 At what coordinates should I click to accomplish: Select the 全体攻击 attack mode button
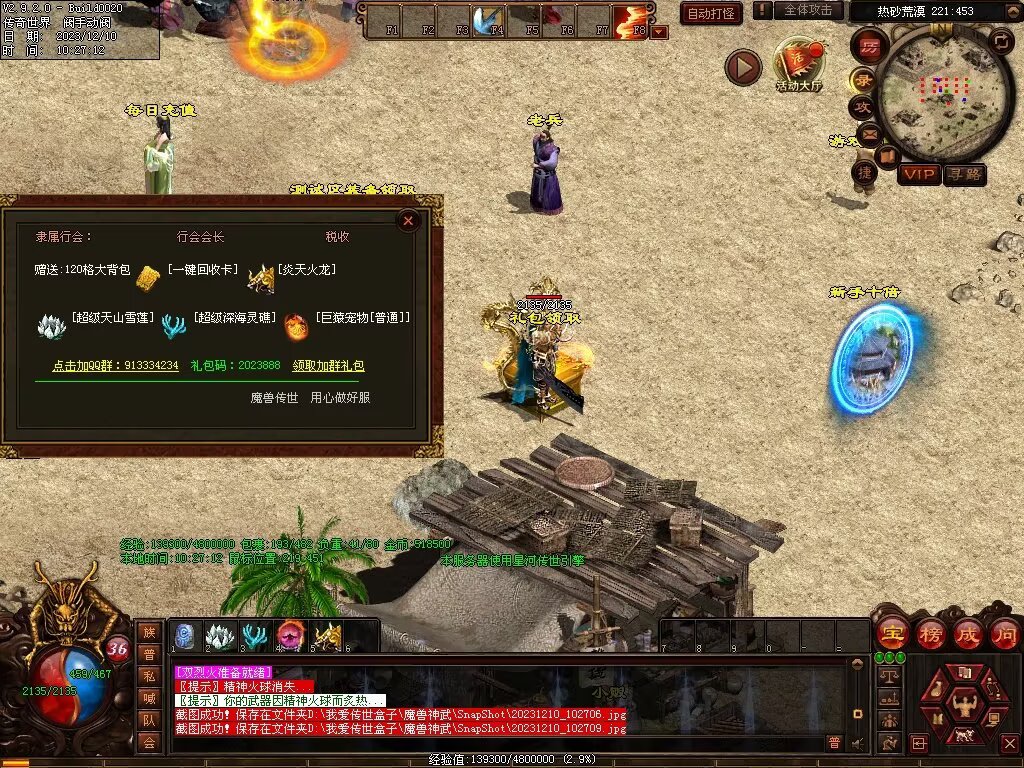pos(807,10)
